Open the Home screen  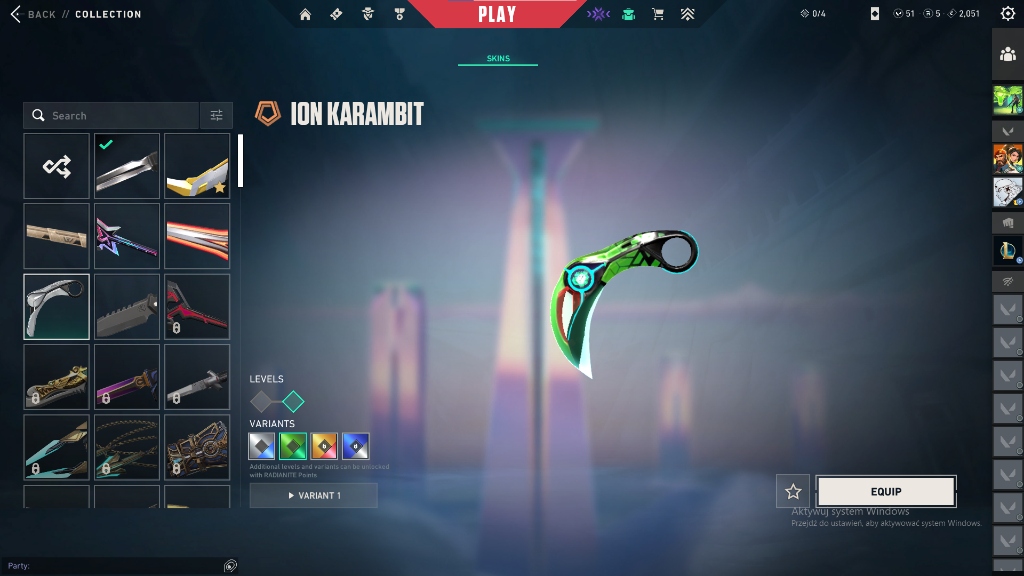coord(306,14)
